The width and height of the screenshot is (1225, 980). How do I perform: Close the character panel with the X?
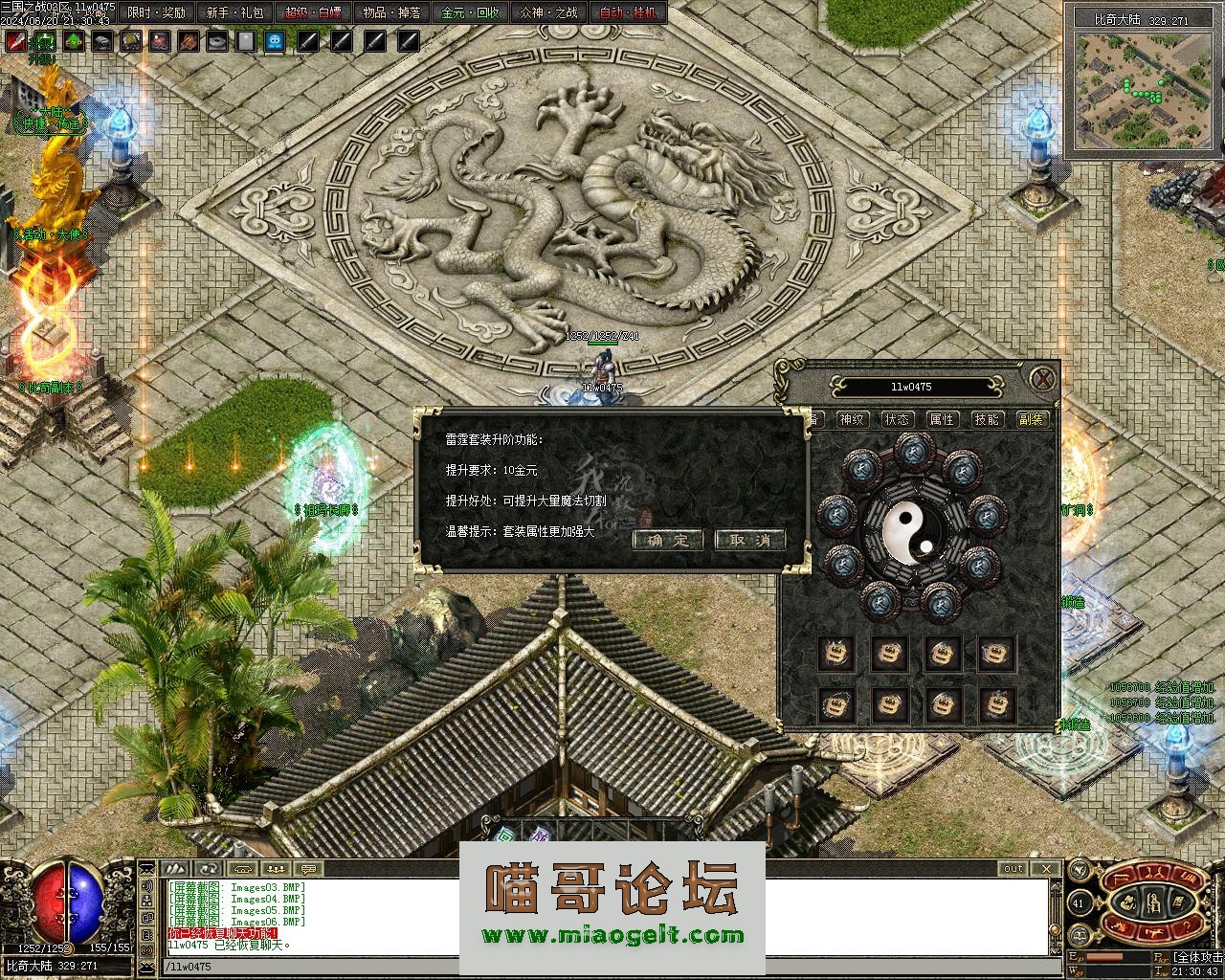click(x=1042, y=378)
